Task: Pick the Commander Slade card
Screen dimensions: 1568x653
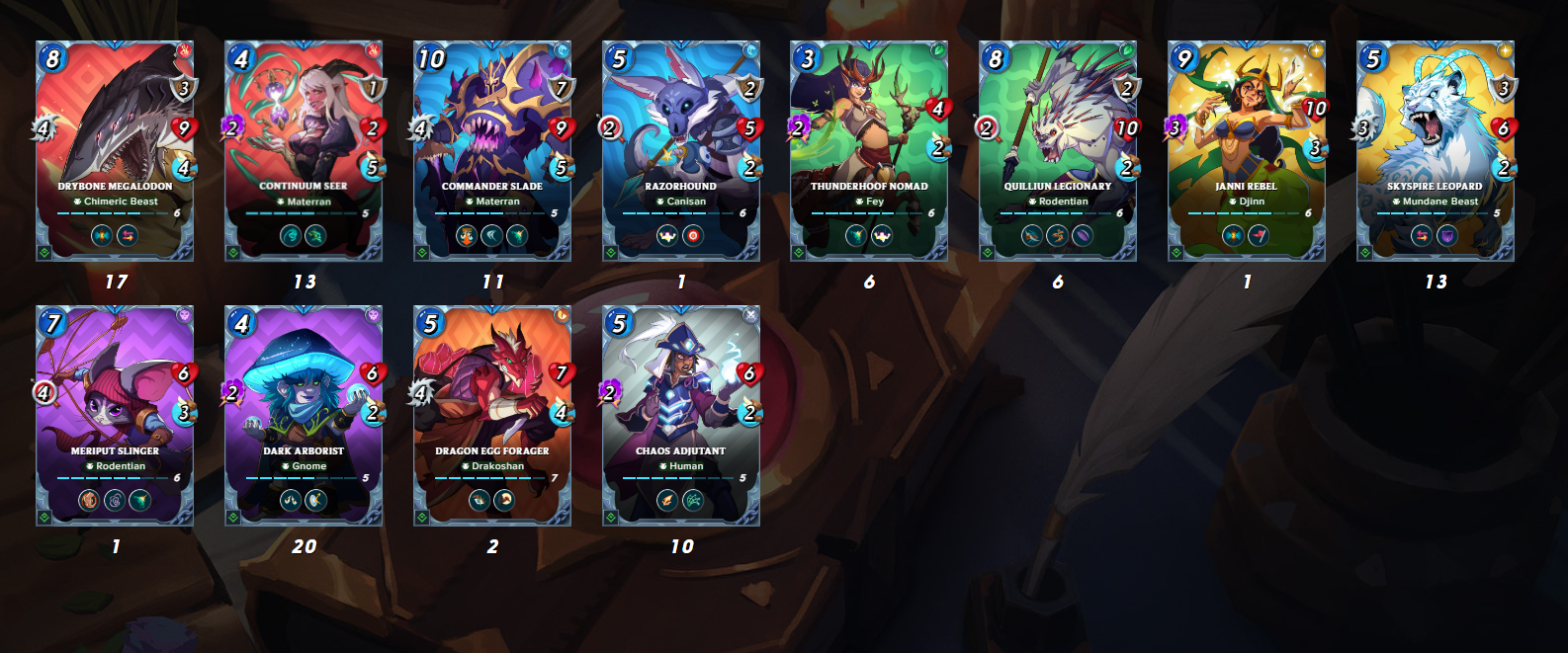Action: 492,150
